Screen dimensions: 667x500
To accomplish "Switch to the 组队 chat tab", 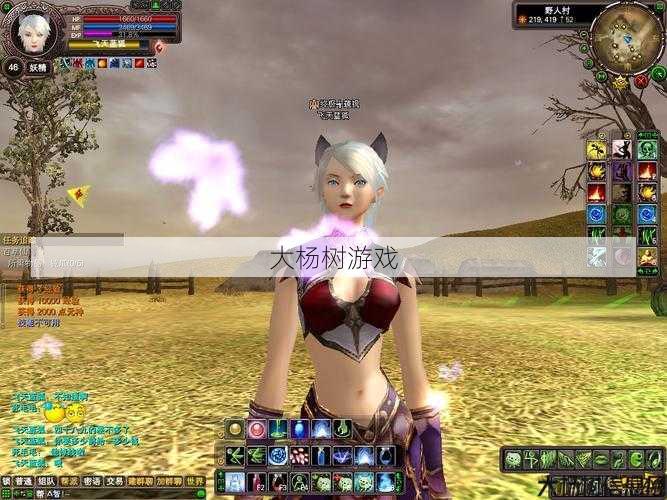I will coord(46,481).
